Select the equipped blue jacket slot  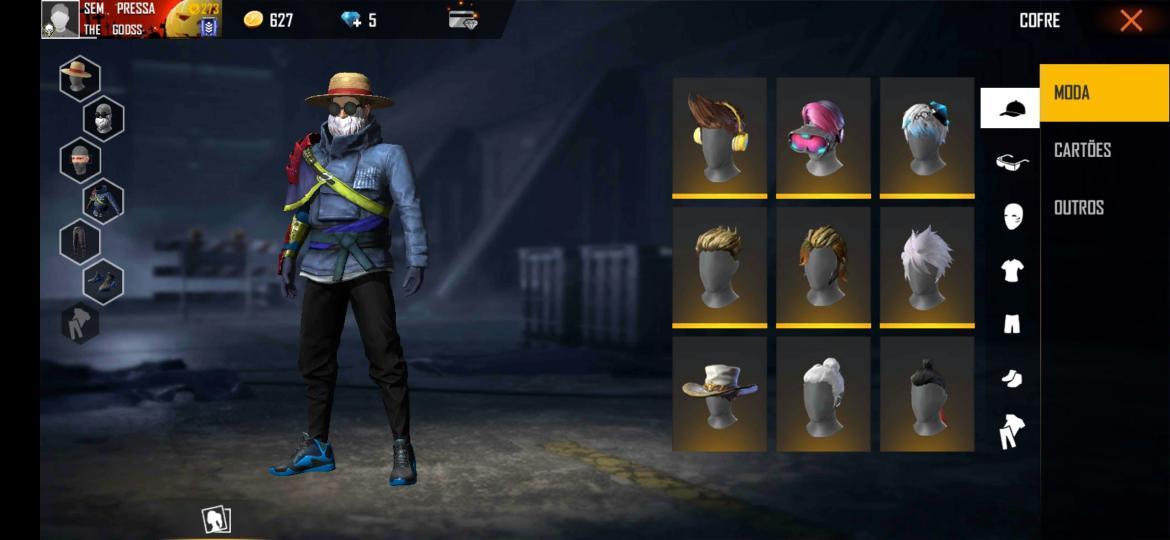click(x=103, y=200)
